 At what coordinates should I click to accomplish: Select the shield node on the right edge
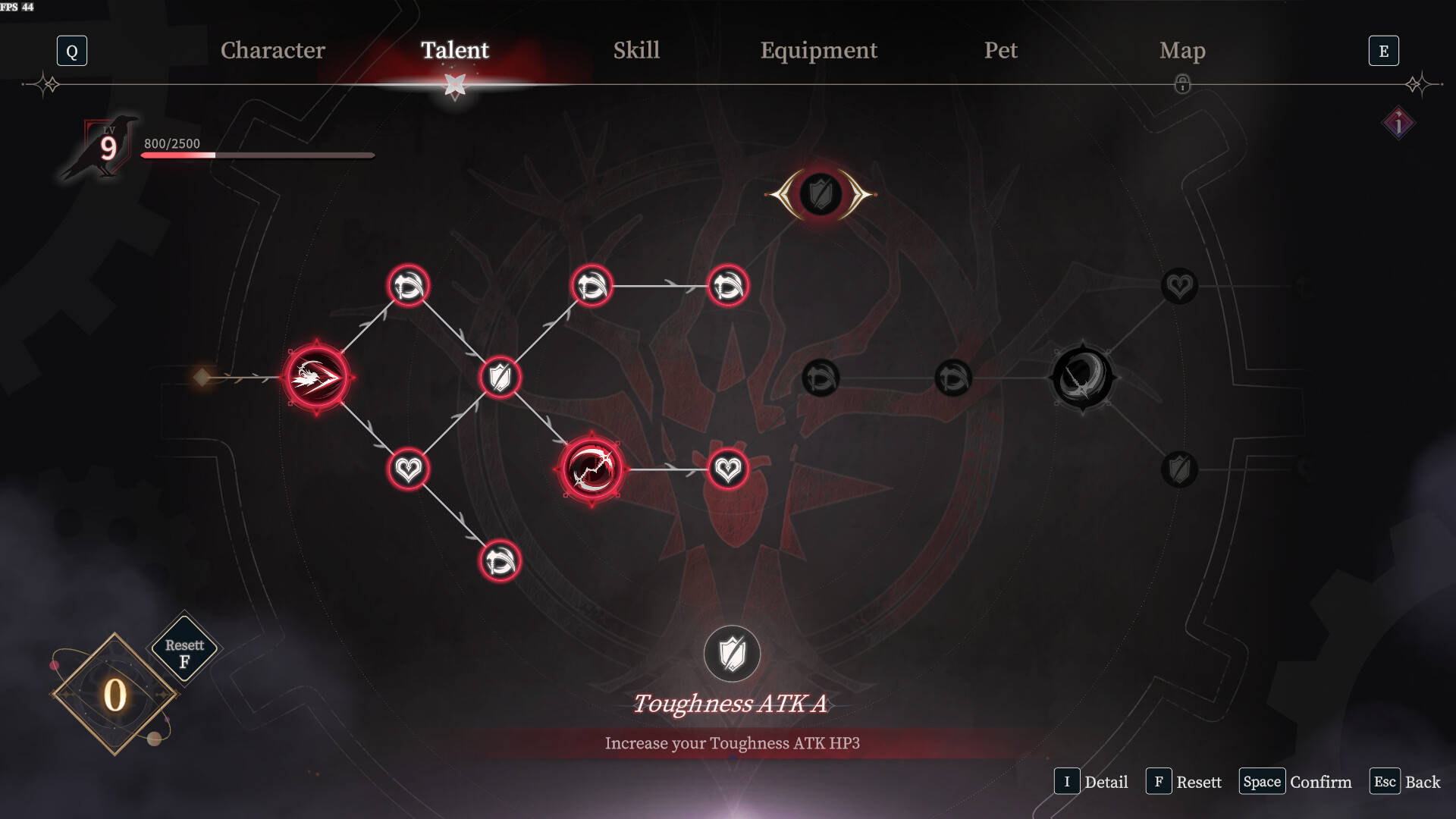click(x=1178, y=469)
